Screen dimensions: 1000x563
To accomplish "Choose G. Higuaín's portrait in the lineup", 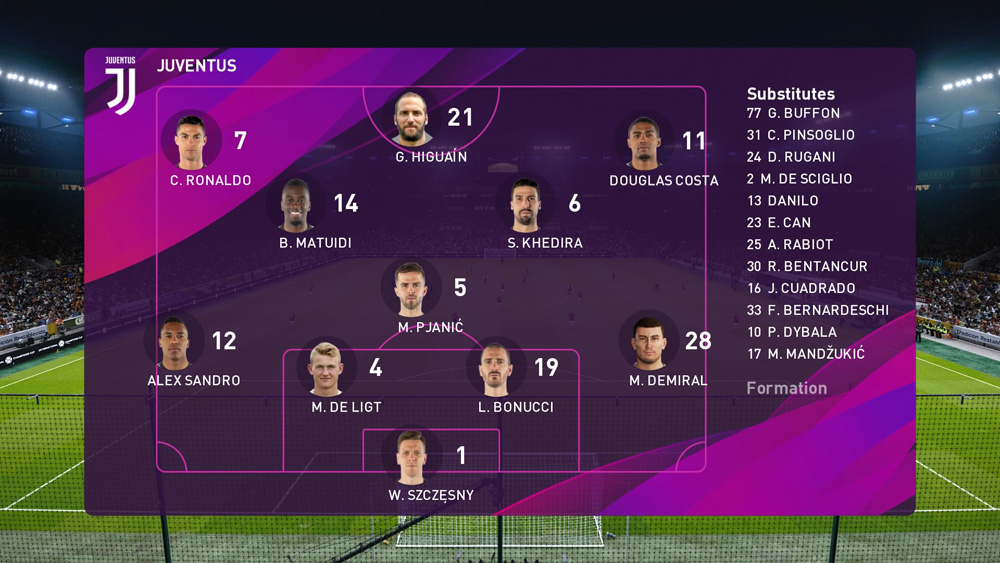I will click(411, 119).
